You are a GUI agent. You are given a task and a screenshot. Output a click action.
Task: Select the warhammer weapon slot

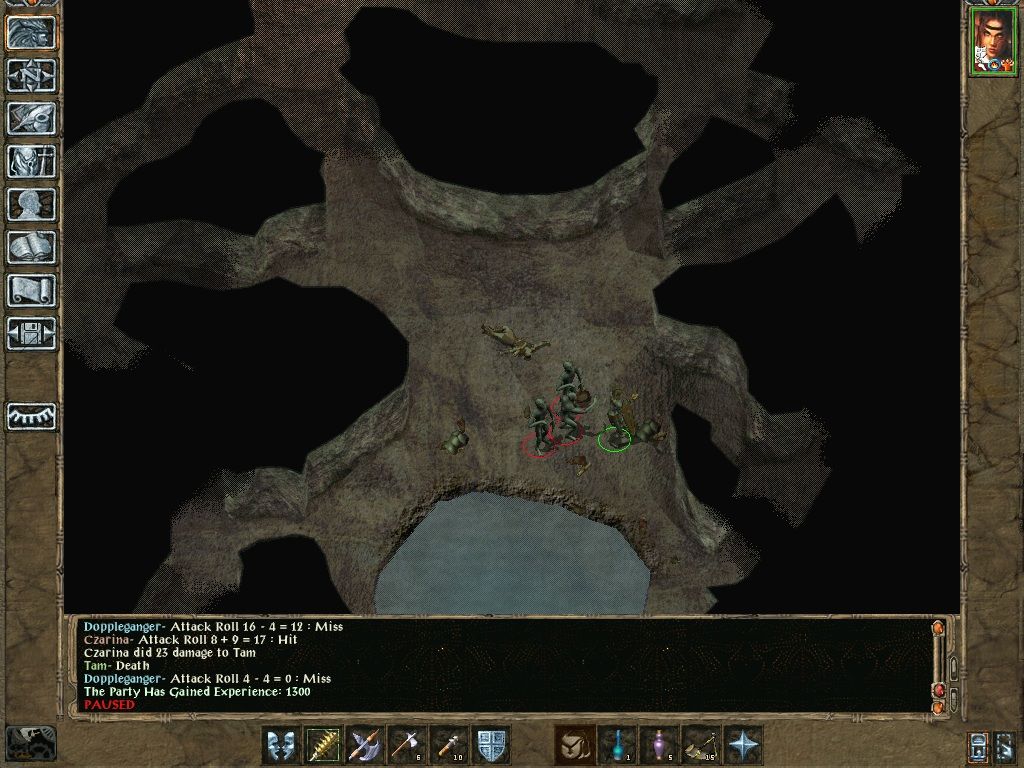(x=450, y=745)
